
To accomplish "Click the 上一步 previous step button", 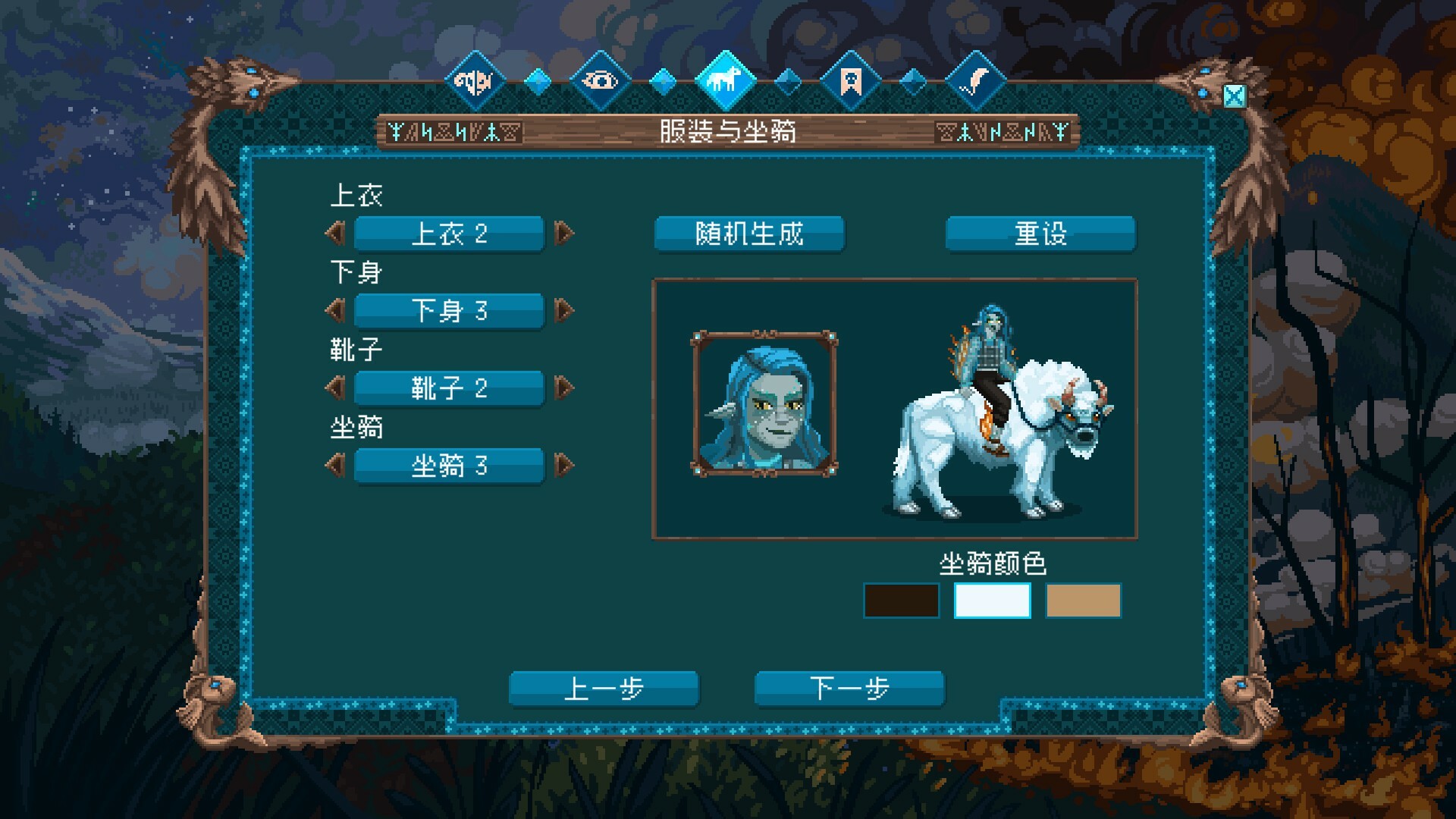I will [x=604, y=687].
